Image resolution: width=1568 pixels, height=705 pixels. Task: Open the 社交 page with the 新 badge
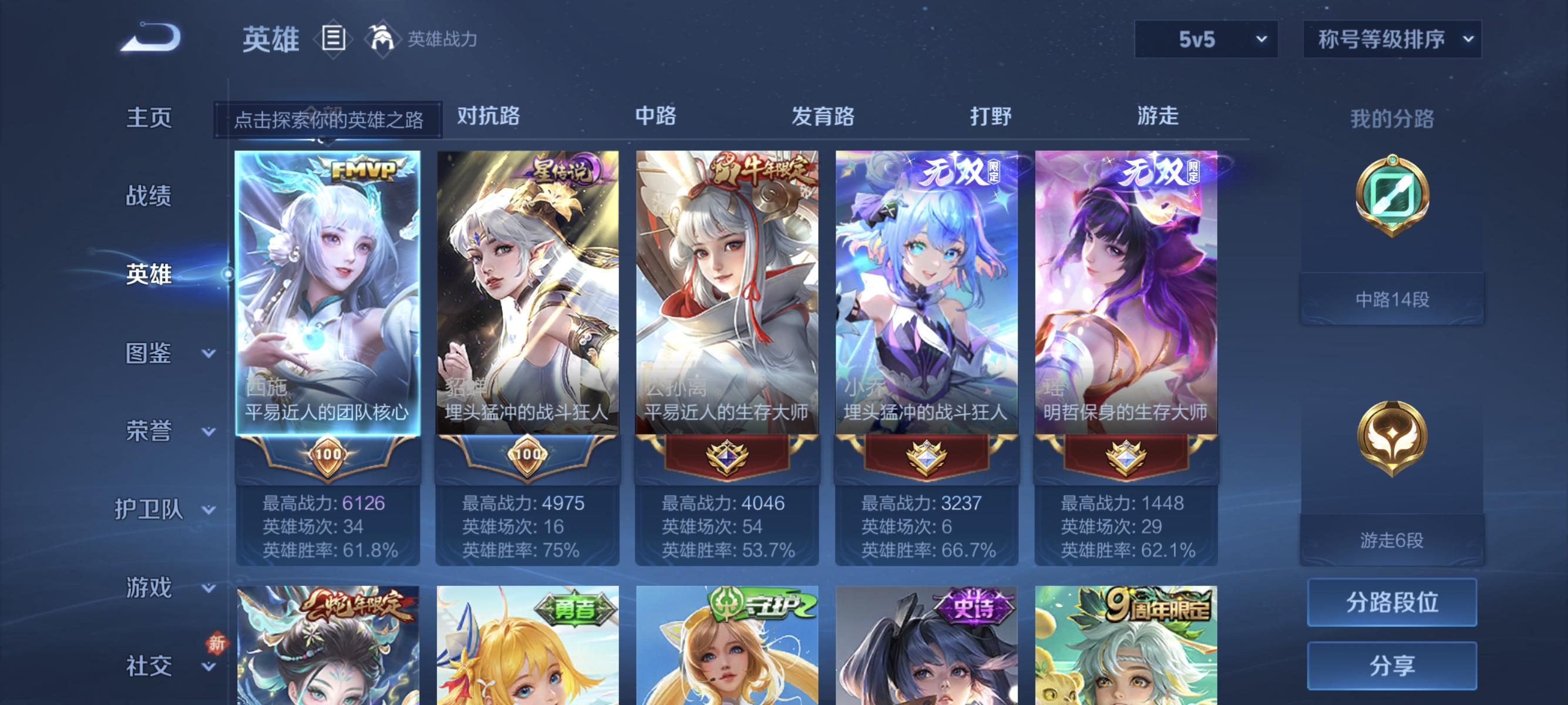coord(149,666)
